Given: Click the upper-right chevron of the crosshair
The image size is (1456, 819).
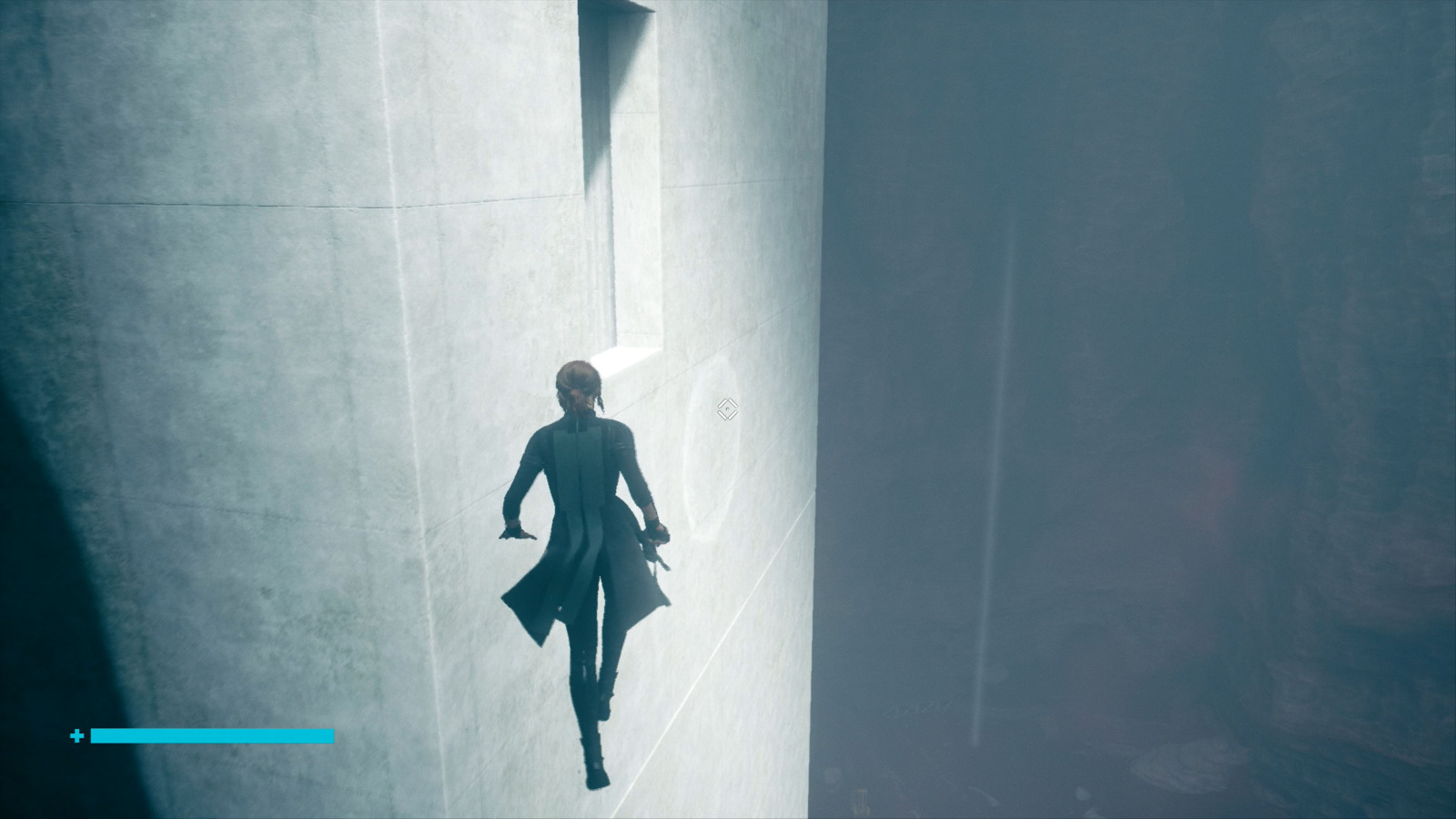Looking at the screenshot, I should coord(733,402).
